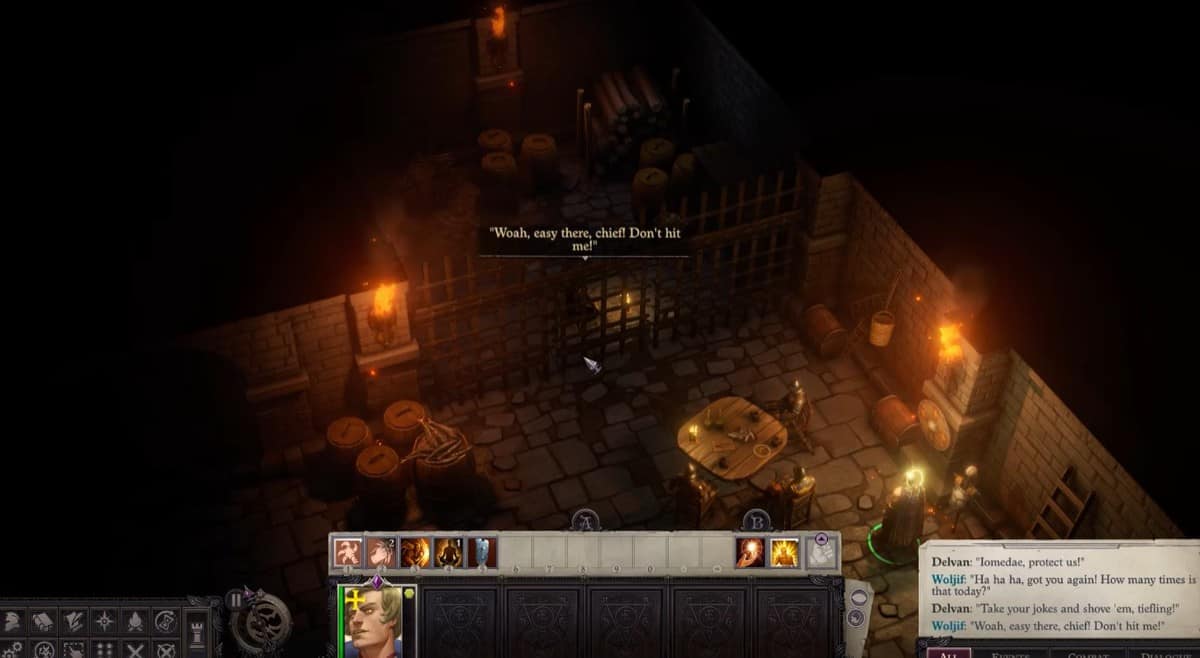
Task: Cast the glowing hand spell
Action: click(x=750, y=552)
